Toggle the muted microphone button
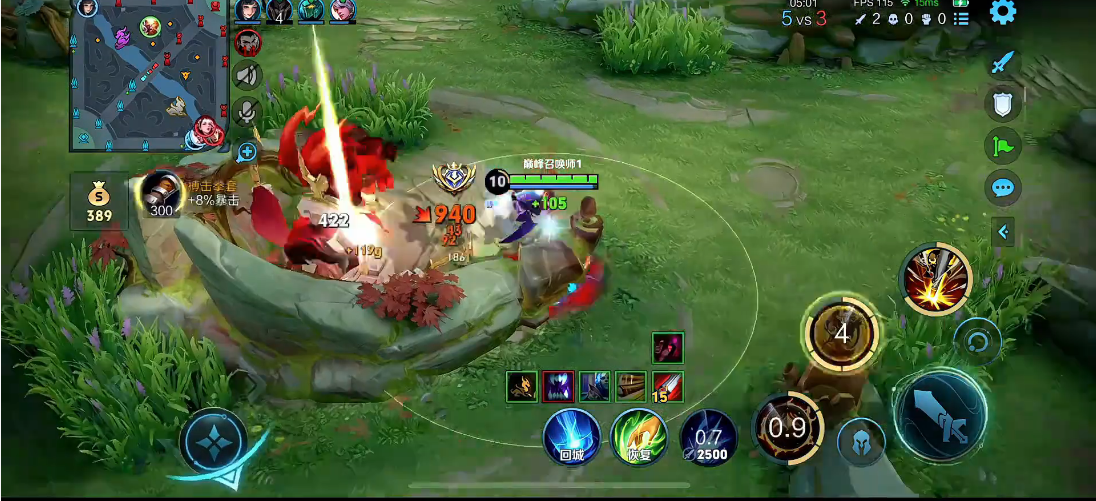The width and height of the screenshot is (1096, 501). coord(247,112)
